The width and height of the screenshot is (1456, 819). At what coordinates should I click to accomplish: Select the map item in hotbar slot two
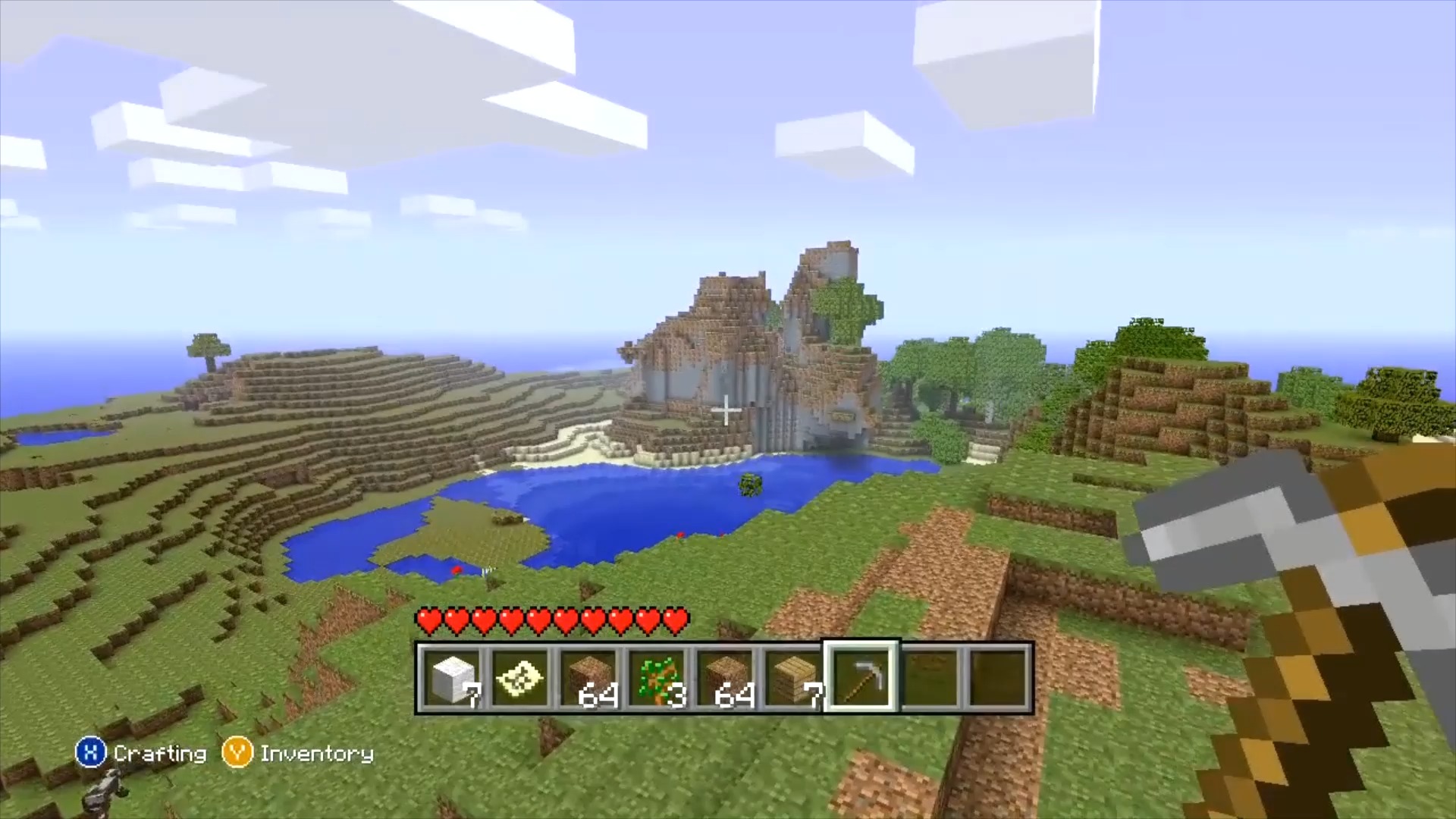(519, 677)
